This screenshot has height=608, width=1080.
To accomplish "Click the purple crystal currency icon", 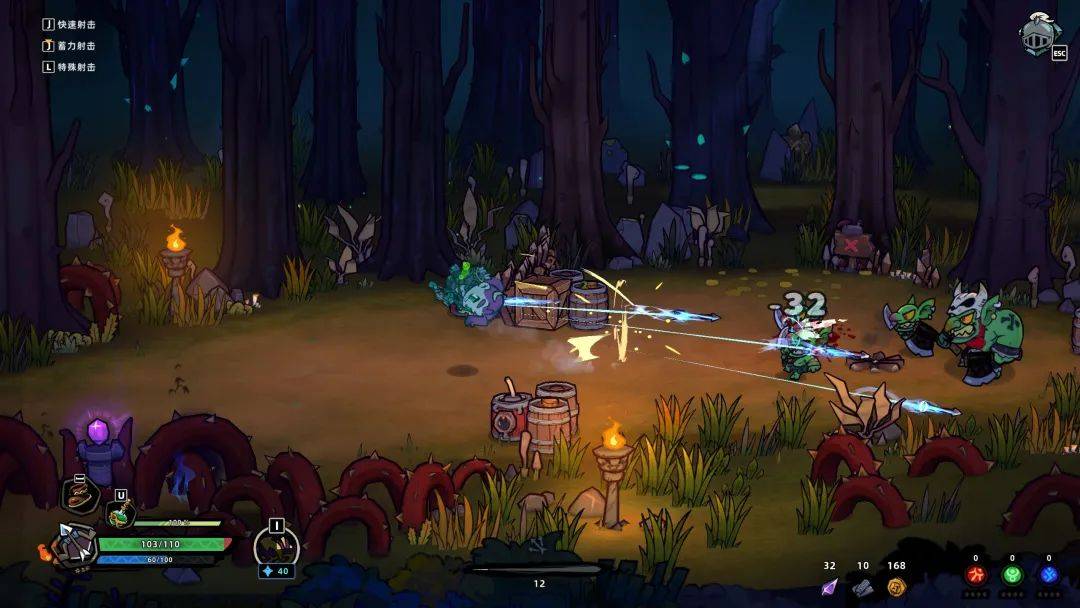I will [x=829, y=587].
